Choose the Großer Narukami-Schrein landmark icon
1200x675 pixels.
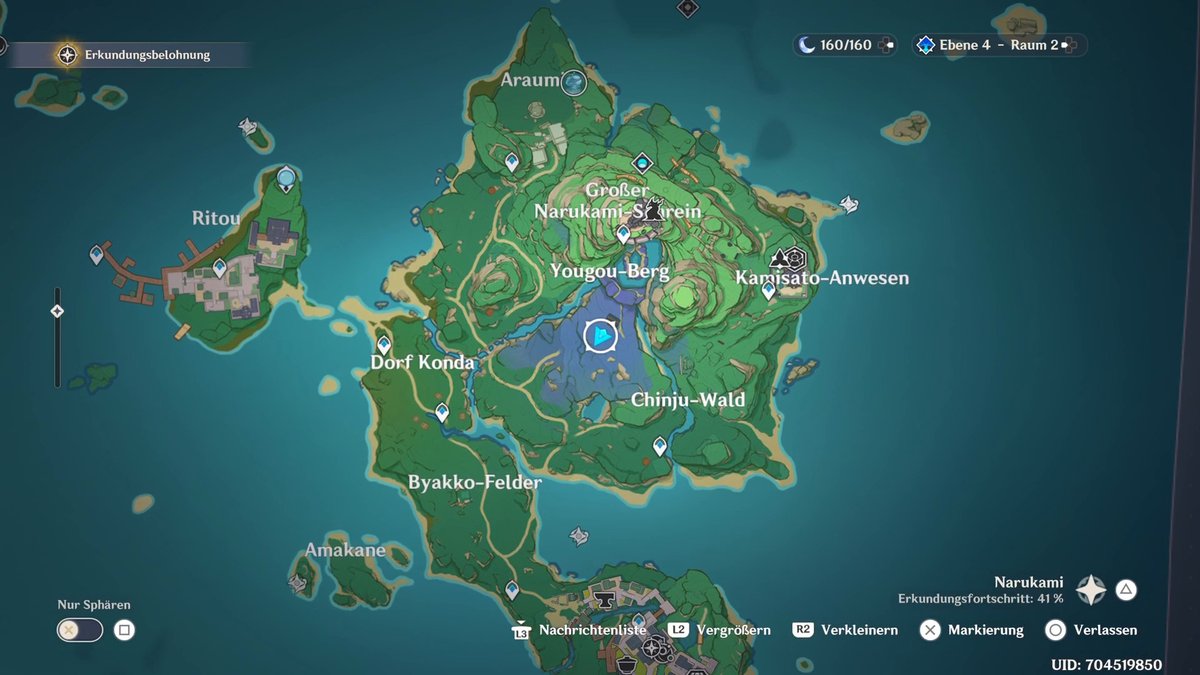coord(653,209)
